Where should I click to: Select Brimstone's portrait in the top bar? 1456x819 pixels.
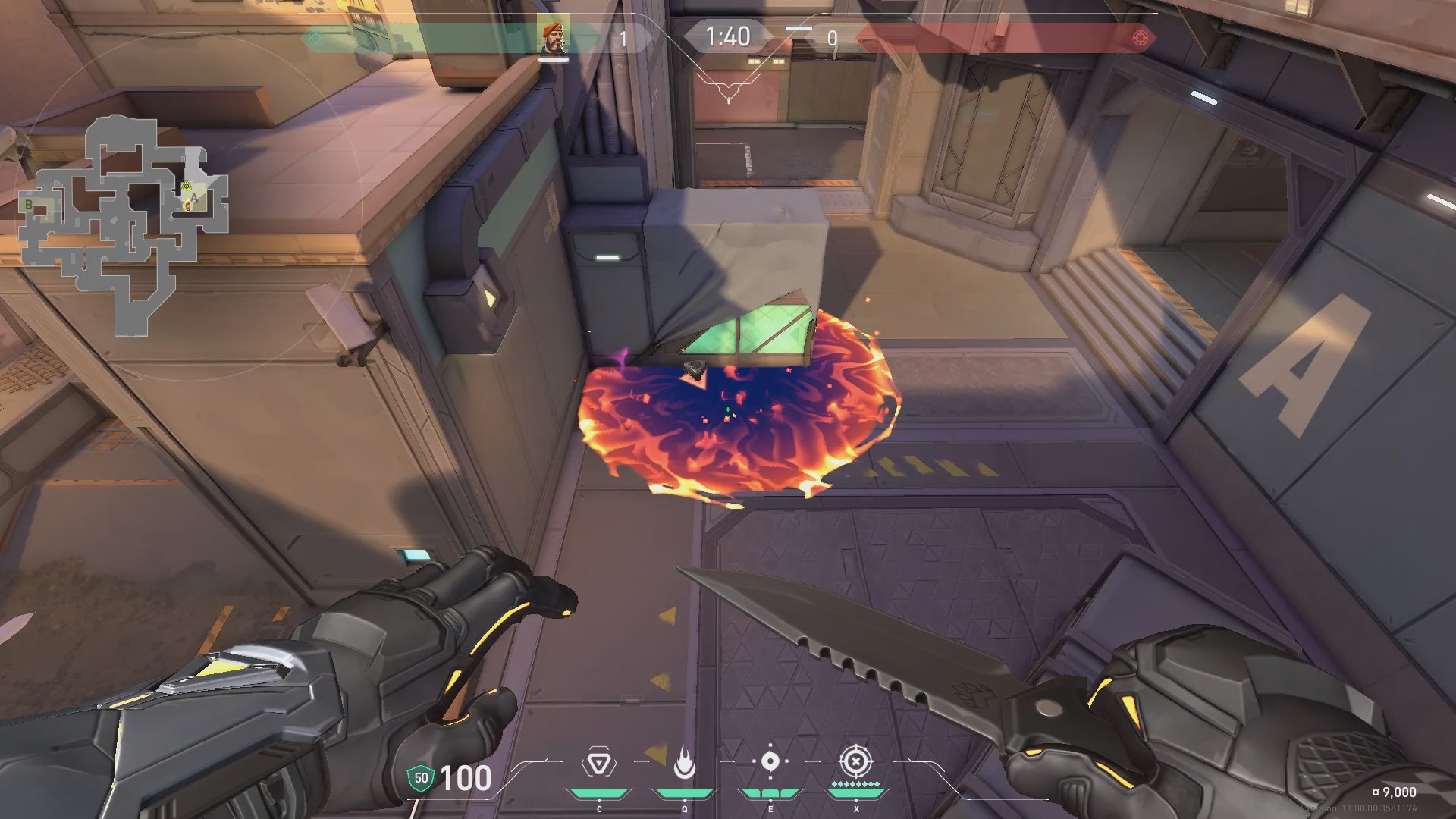pyautogui.click(x=554, y=38)
